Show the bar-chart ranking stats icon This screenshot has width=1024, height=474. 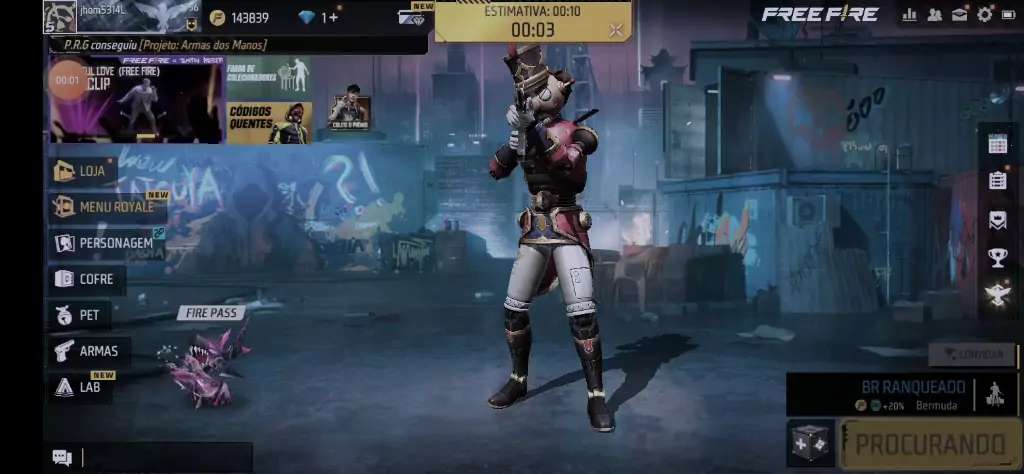tap(910, 14)
